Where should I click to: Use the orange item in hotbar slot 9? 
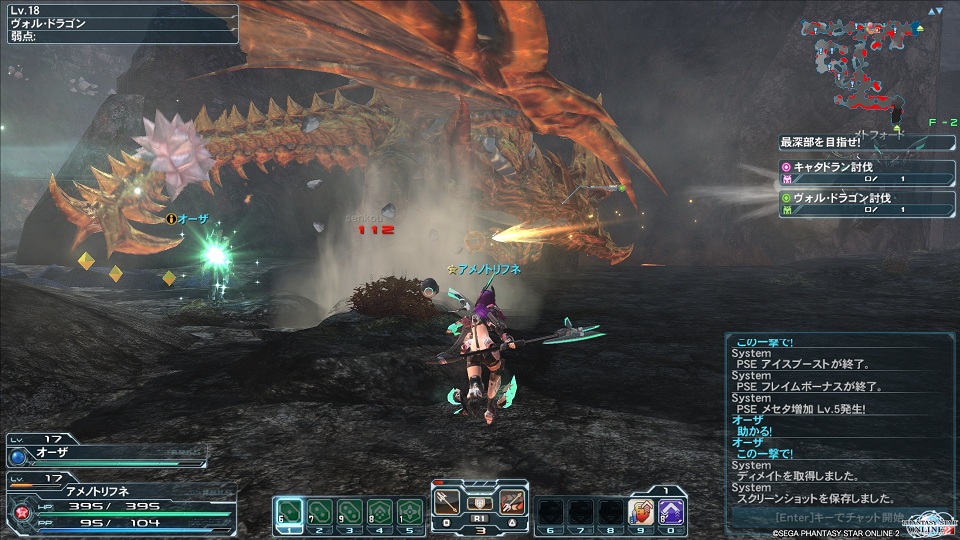tap(640, 512)
